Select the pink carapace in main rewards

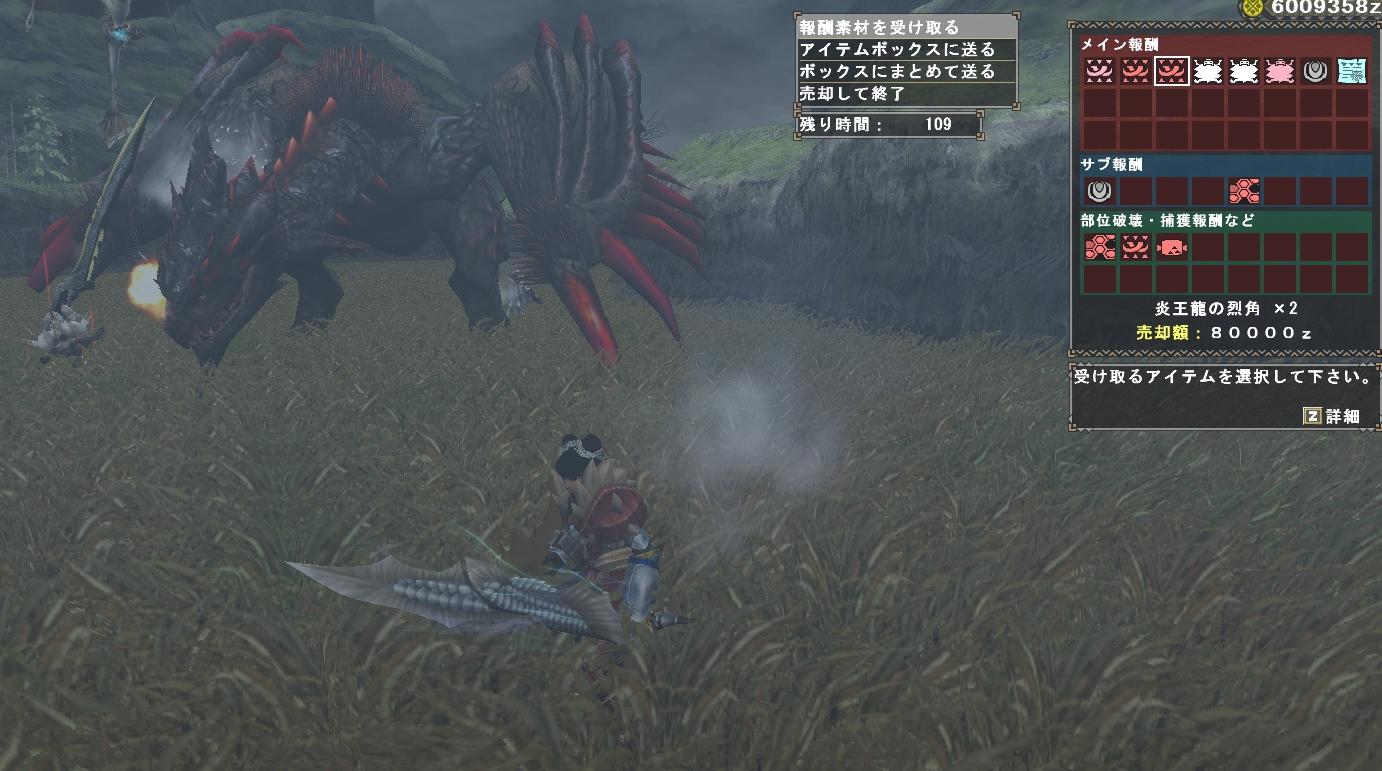pyautogui.click(x=1279, y=71)
